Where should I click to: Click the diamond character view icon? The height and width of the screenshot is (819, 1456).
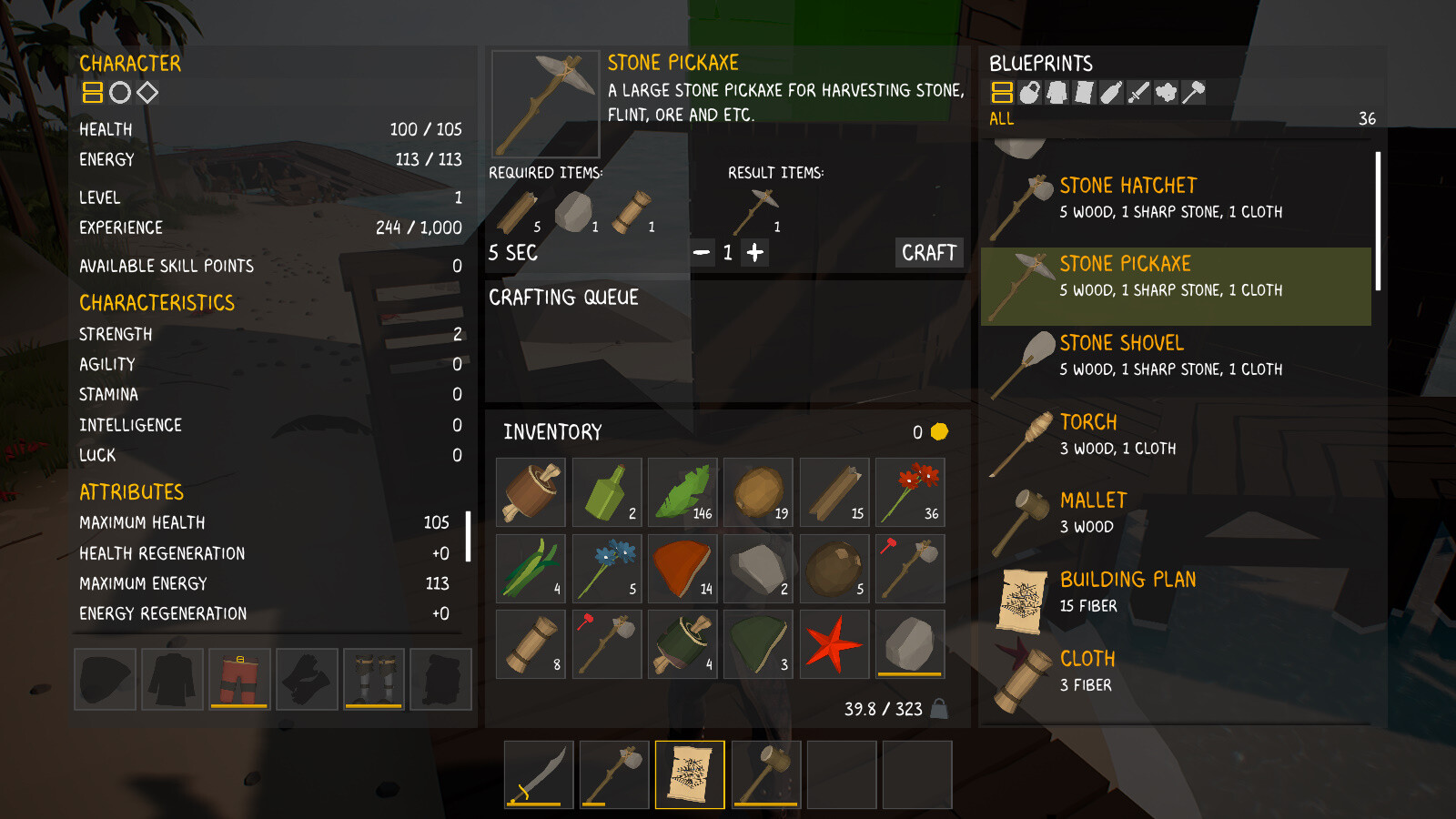click(147, 92)
